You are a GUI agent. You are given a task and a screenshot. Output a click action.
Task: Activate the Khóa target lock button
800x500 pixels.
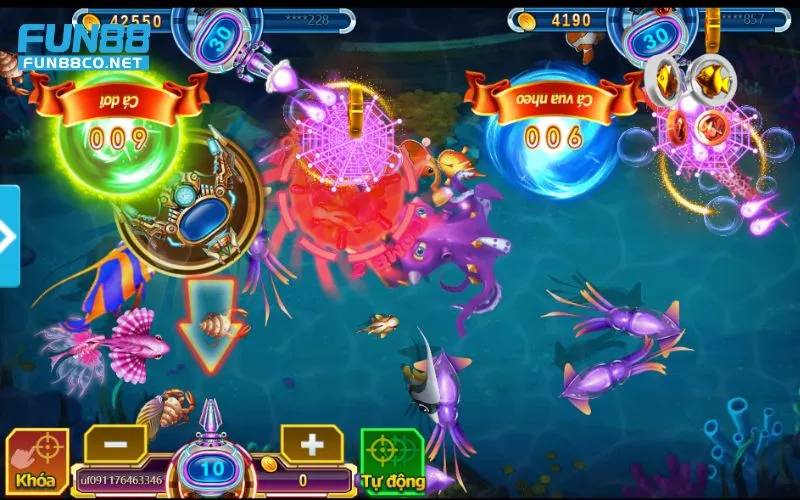[36, 462]
